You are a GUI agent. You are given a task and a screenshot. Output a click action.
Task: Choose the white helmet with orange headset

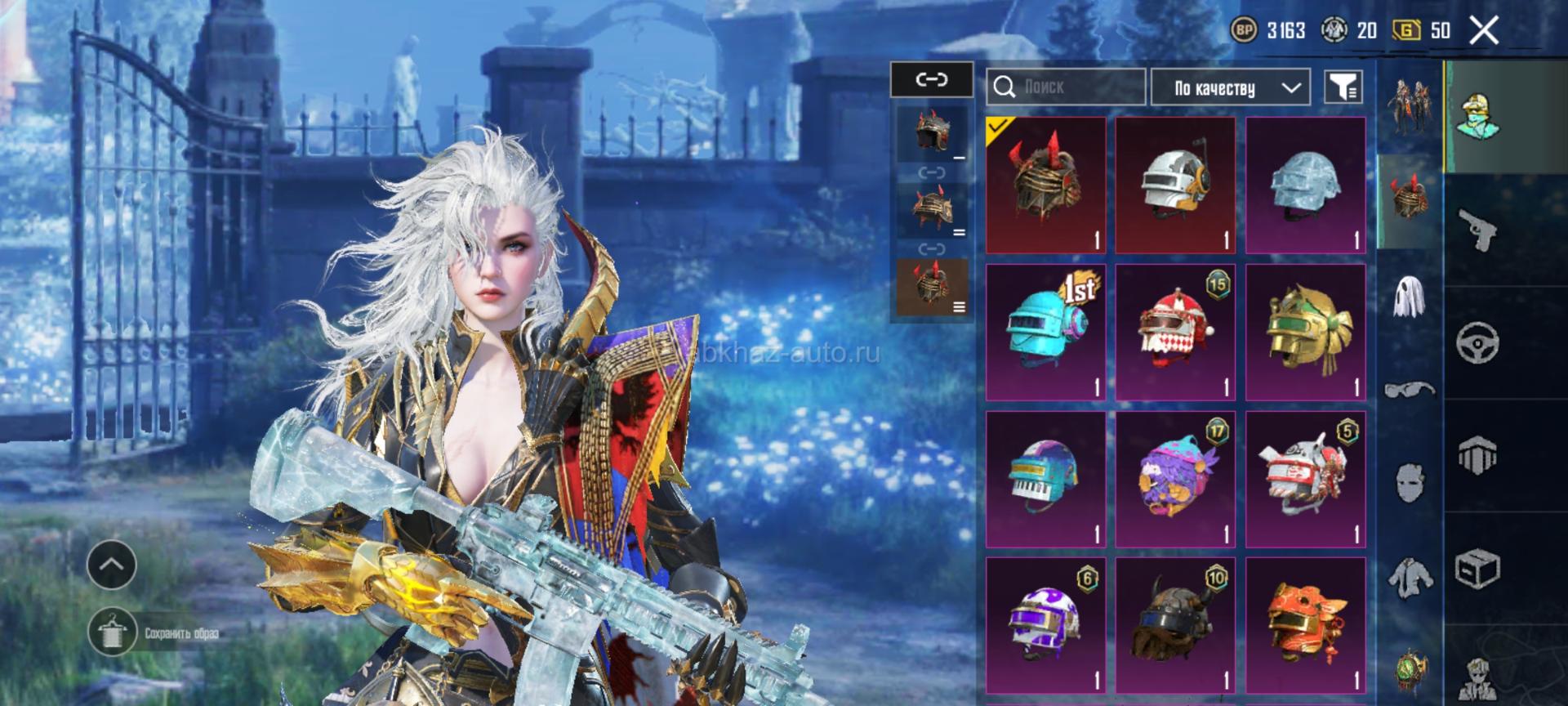(x=1175, y=185)
